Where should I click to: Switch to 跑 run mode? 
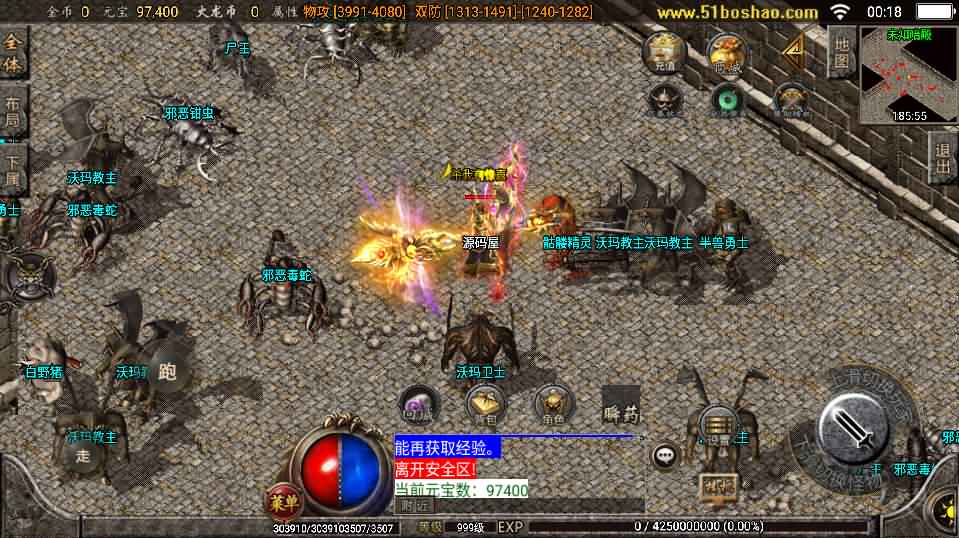point(165,372)
